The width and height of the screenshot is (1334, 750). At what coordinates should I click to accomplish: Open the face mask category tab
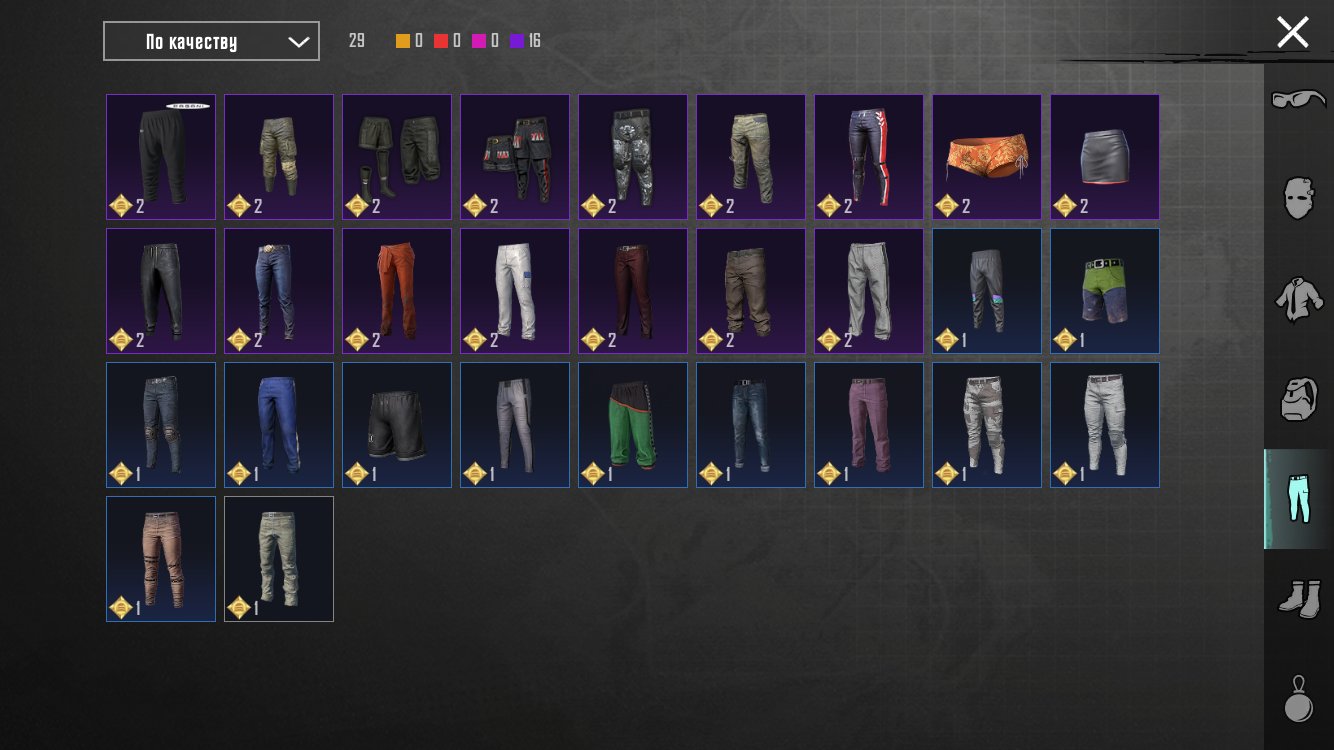click(1298, 198)
